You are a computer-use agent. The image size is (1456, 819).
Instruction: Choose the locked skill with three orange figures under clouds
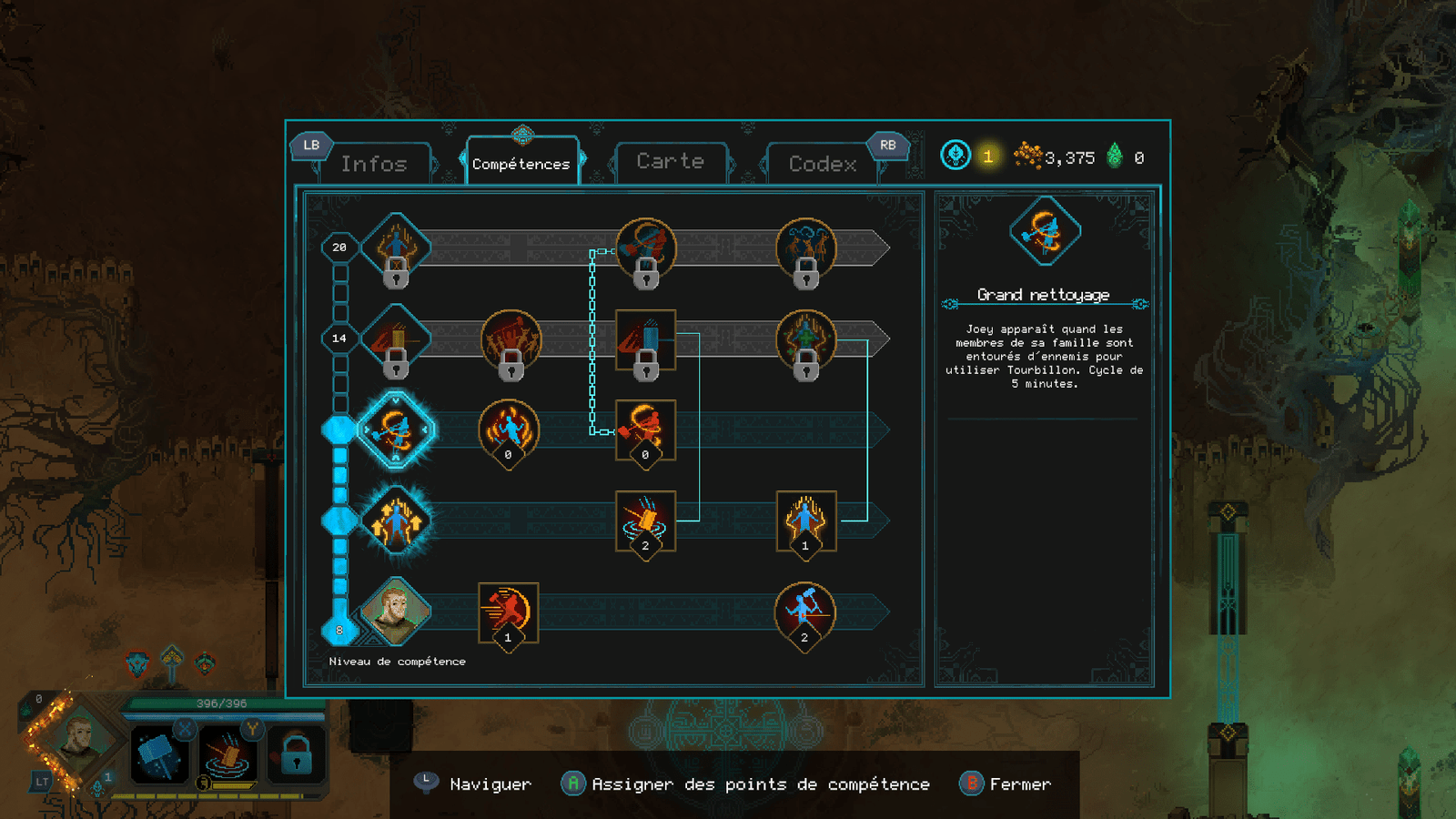(x=805, y=248)
